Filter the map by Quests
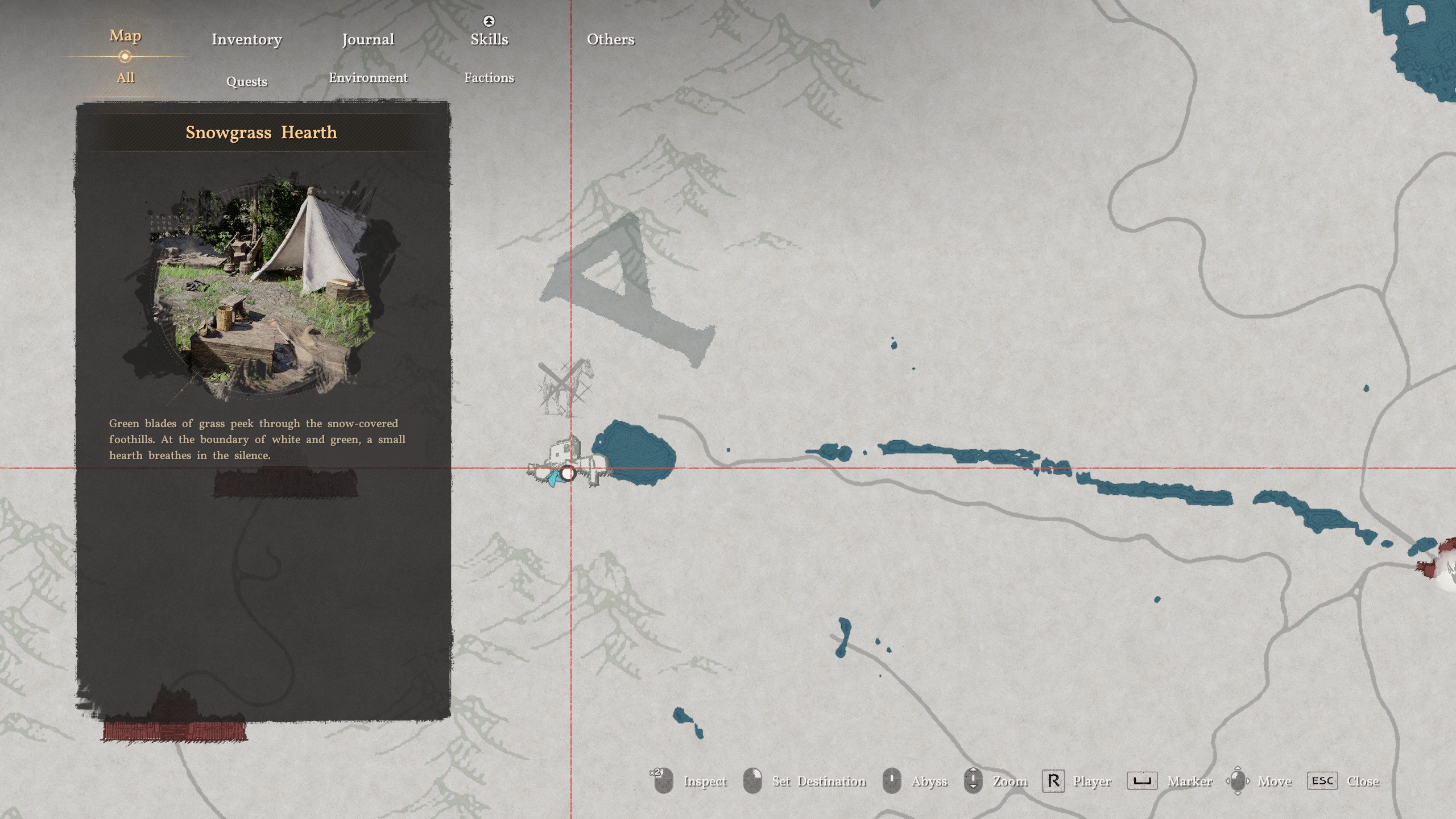Screen dimensions: 1456x819 246,81
